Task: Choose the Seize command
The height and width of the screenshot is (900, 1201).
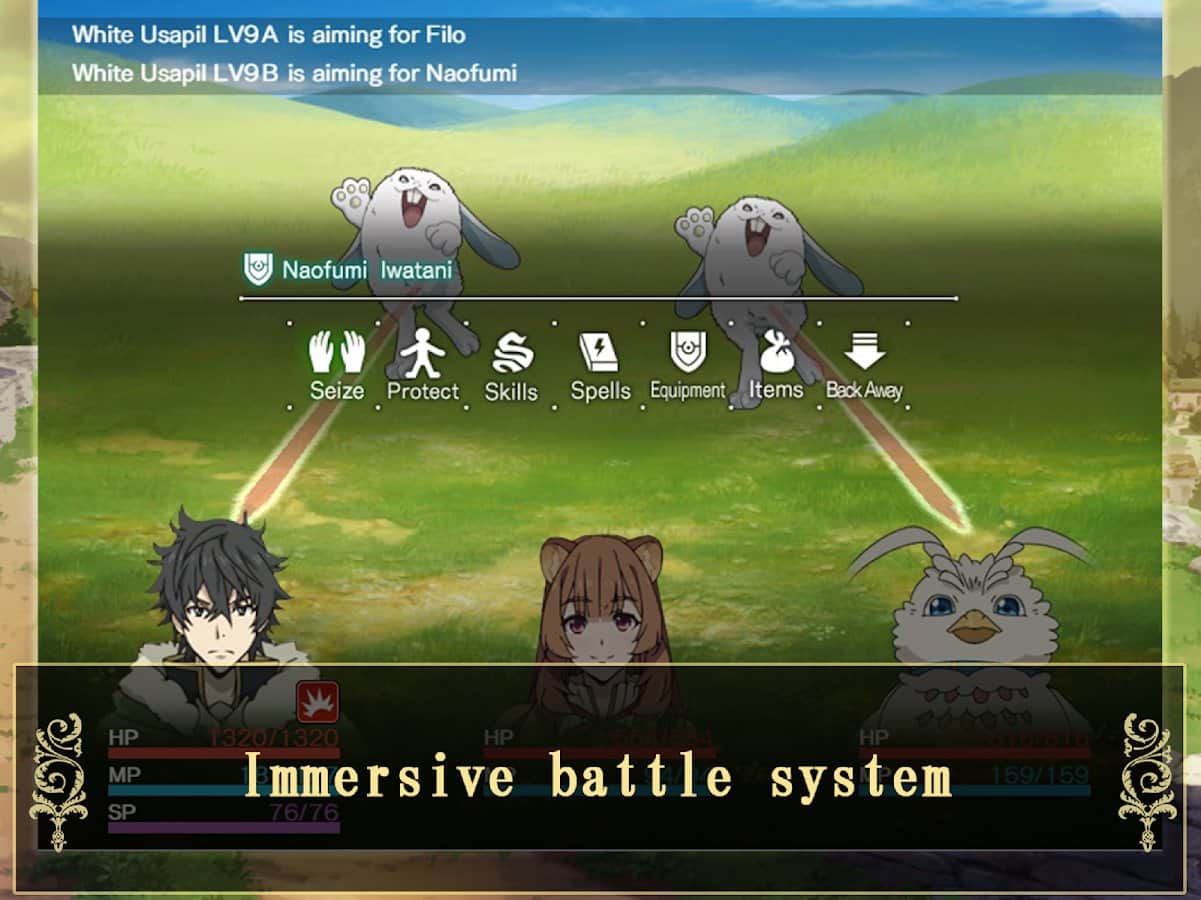Action: pyautogui.click(x=337, y=365)
